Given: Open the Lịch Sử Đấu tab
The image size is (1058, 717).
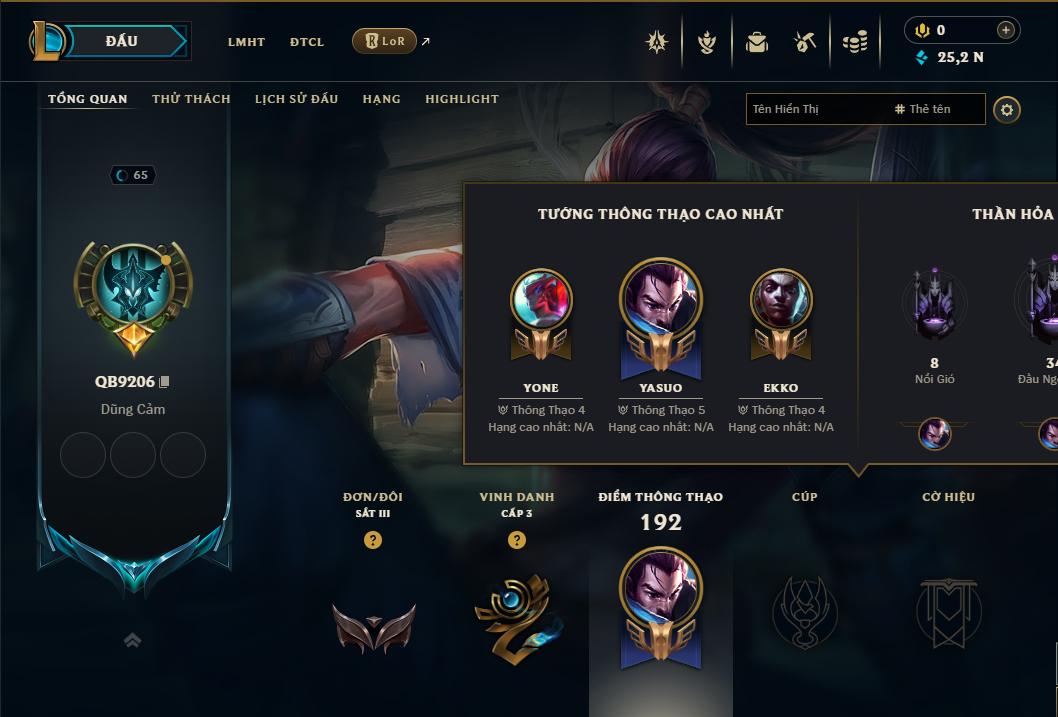Looking at the screenshot, I should (x=296, y=99).
